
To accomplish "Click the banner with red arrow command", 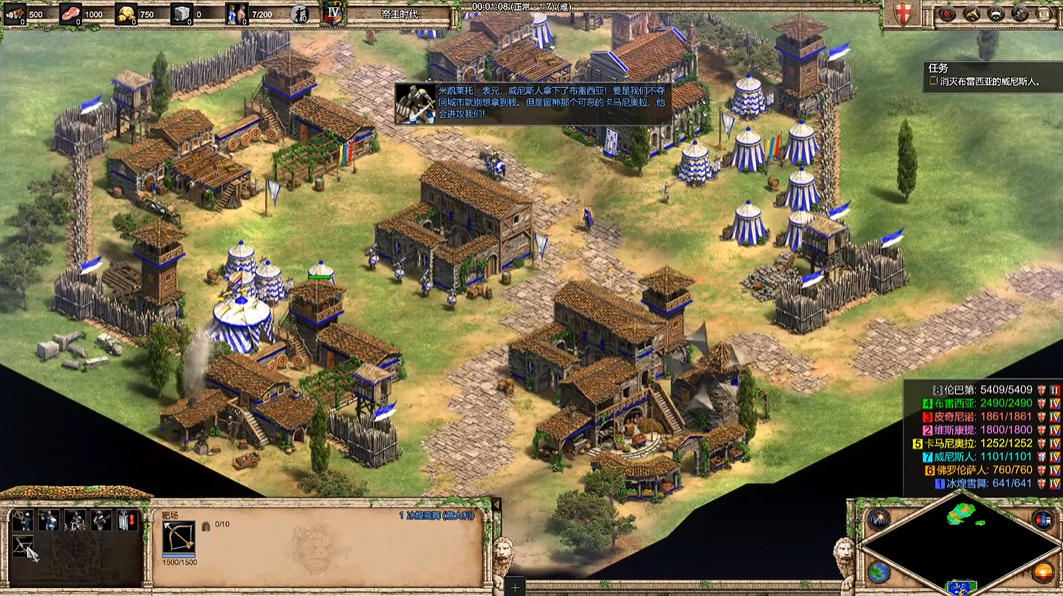I will click(x=127, y=520).
